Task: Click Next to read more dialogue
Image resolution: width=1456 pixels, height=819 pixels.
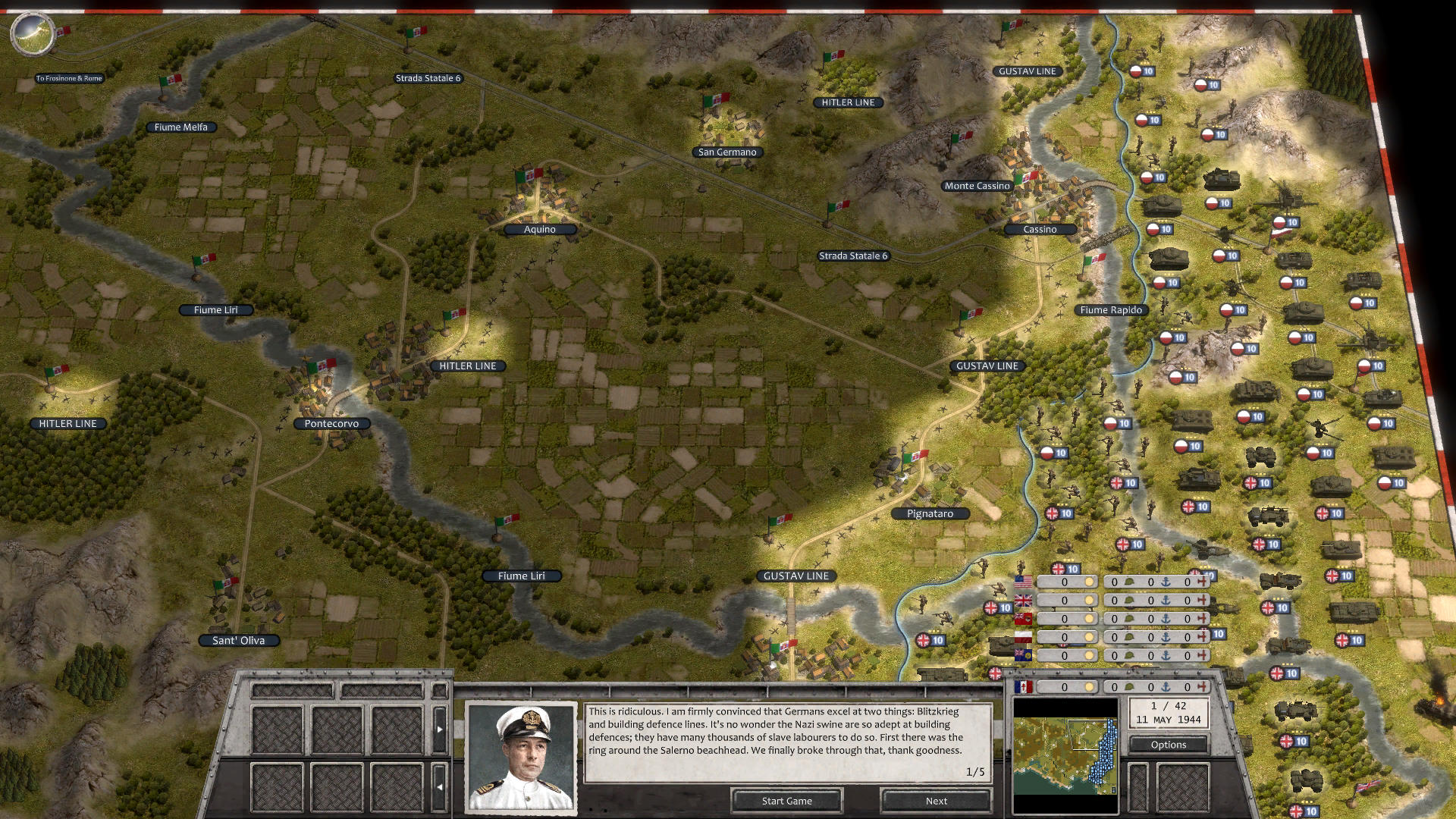Action: click(x=936, y=801)
